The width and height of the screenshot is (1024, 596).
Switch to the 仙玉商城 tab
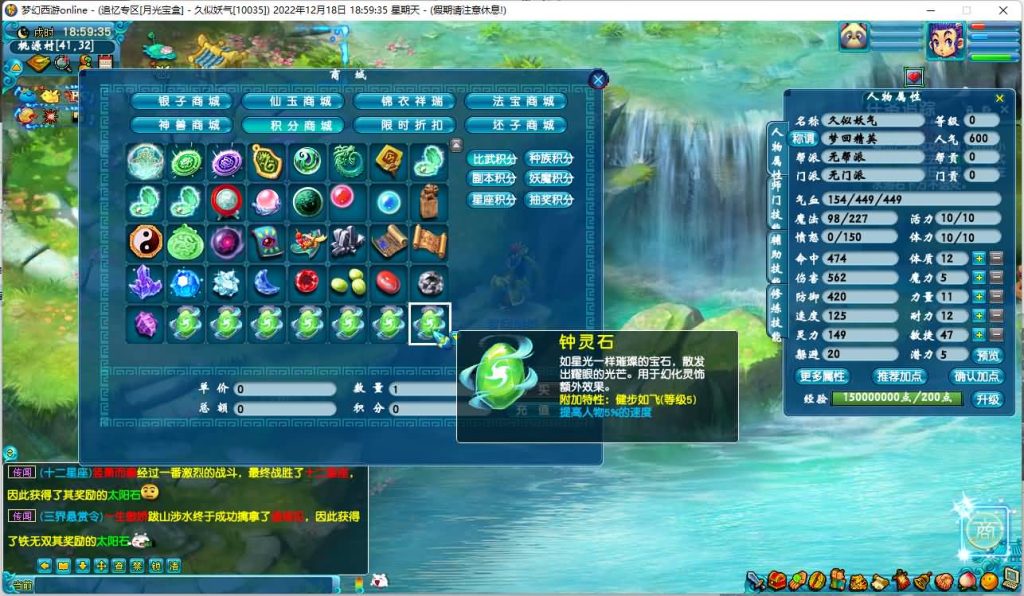292,101
